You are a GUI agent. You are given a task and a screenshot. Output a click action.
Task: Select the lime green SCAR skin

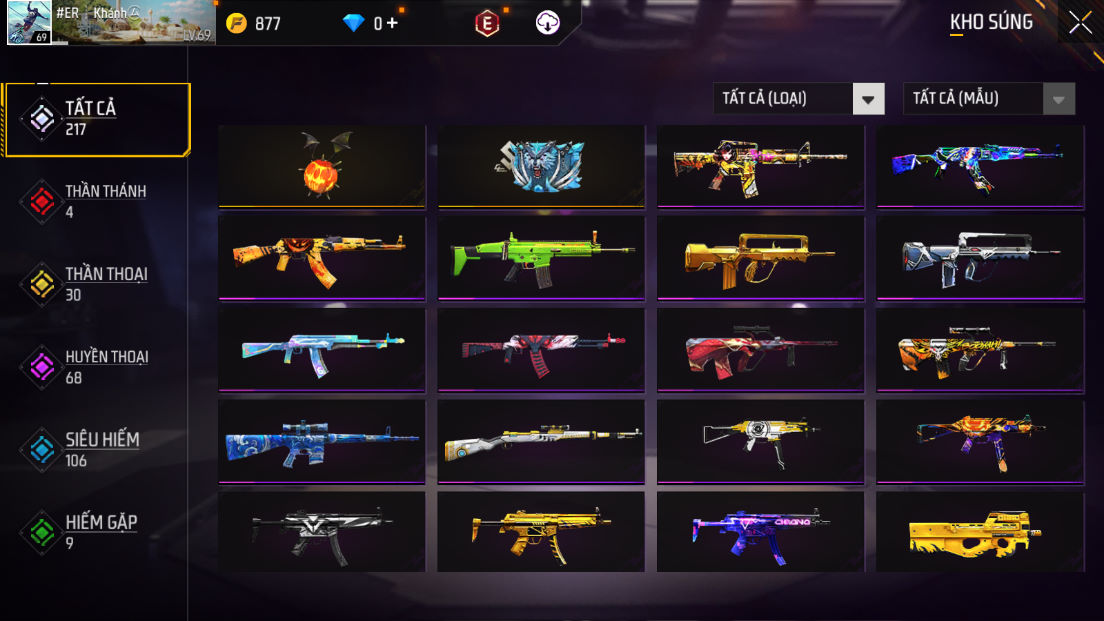[x=541, y=257]
